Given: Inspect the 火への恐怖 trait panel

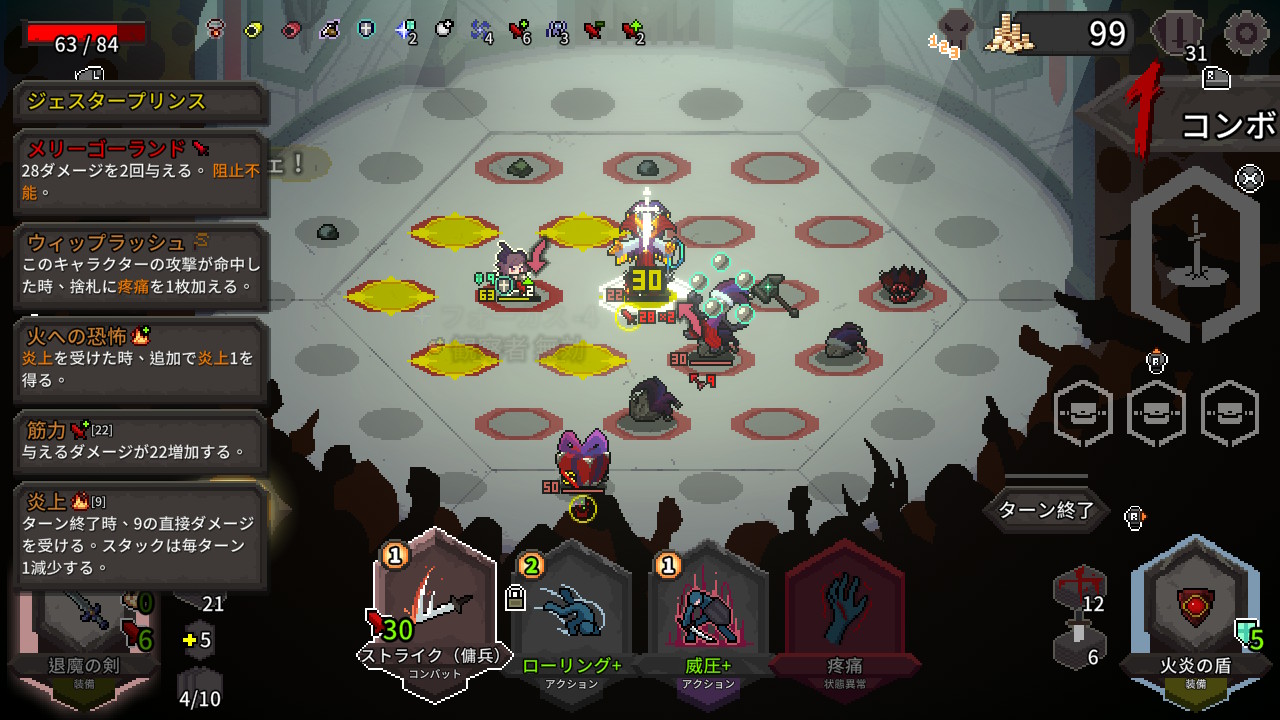Looking at the screenshot, I should tap(141, 359).
